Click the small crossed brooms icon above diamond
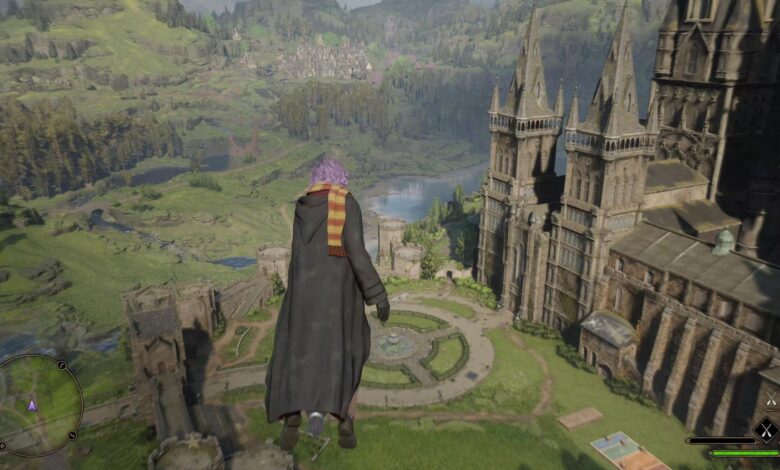 pyautogui.click(x=770, y=400)
